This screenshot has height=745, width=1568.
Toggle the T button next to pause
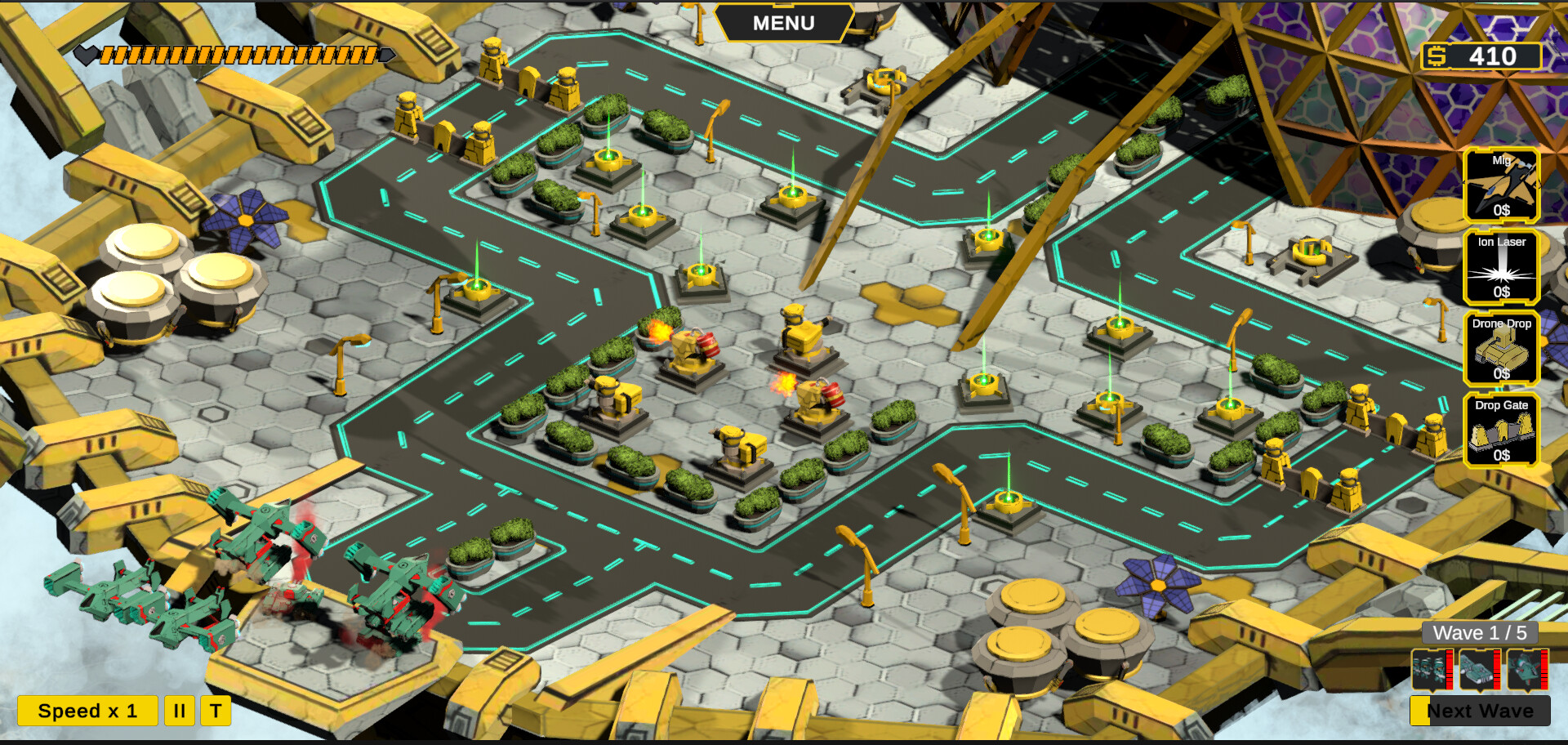[x=216, y=710]
